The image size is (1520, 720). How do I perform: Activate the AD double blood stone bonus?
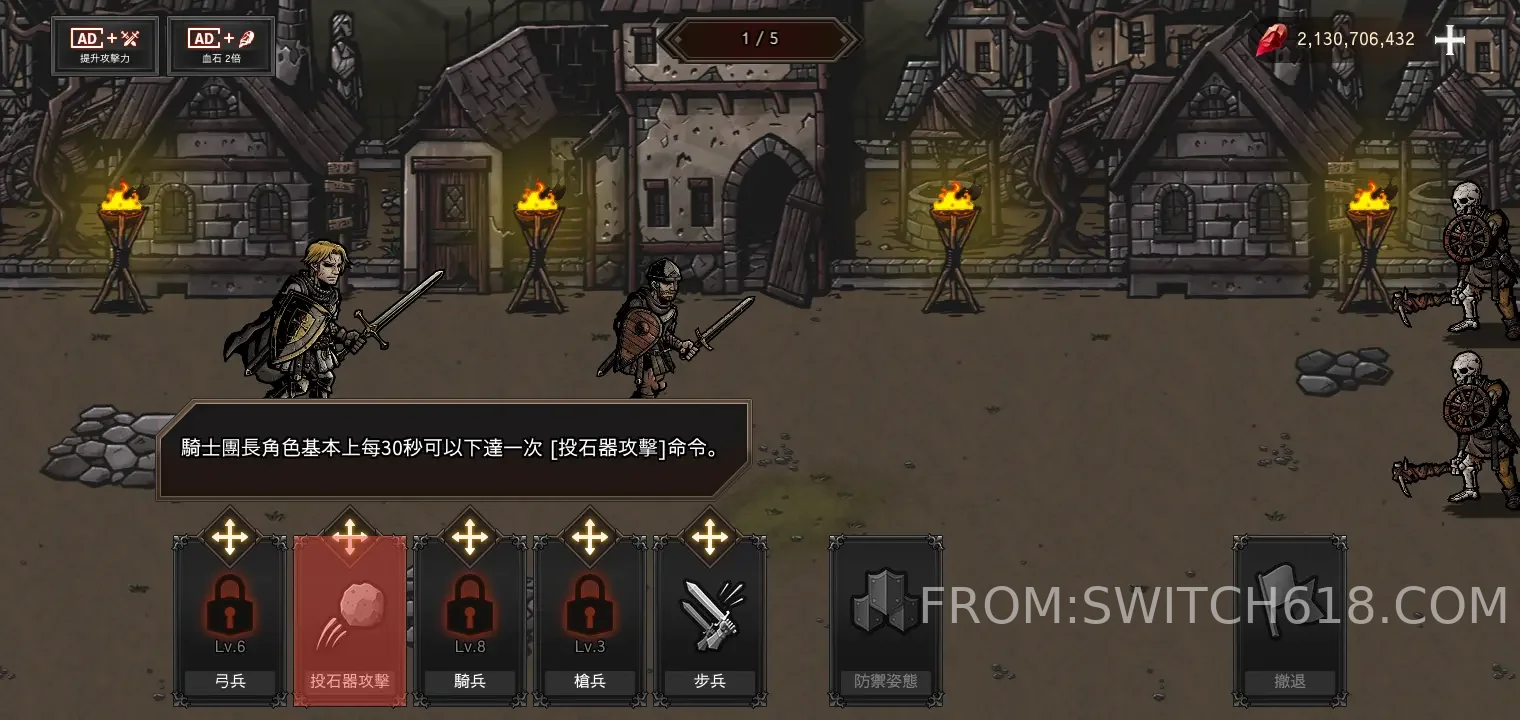(221, 46)
